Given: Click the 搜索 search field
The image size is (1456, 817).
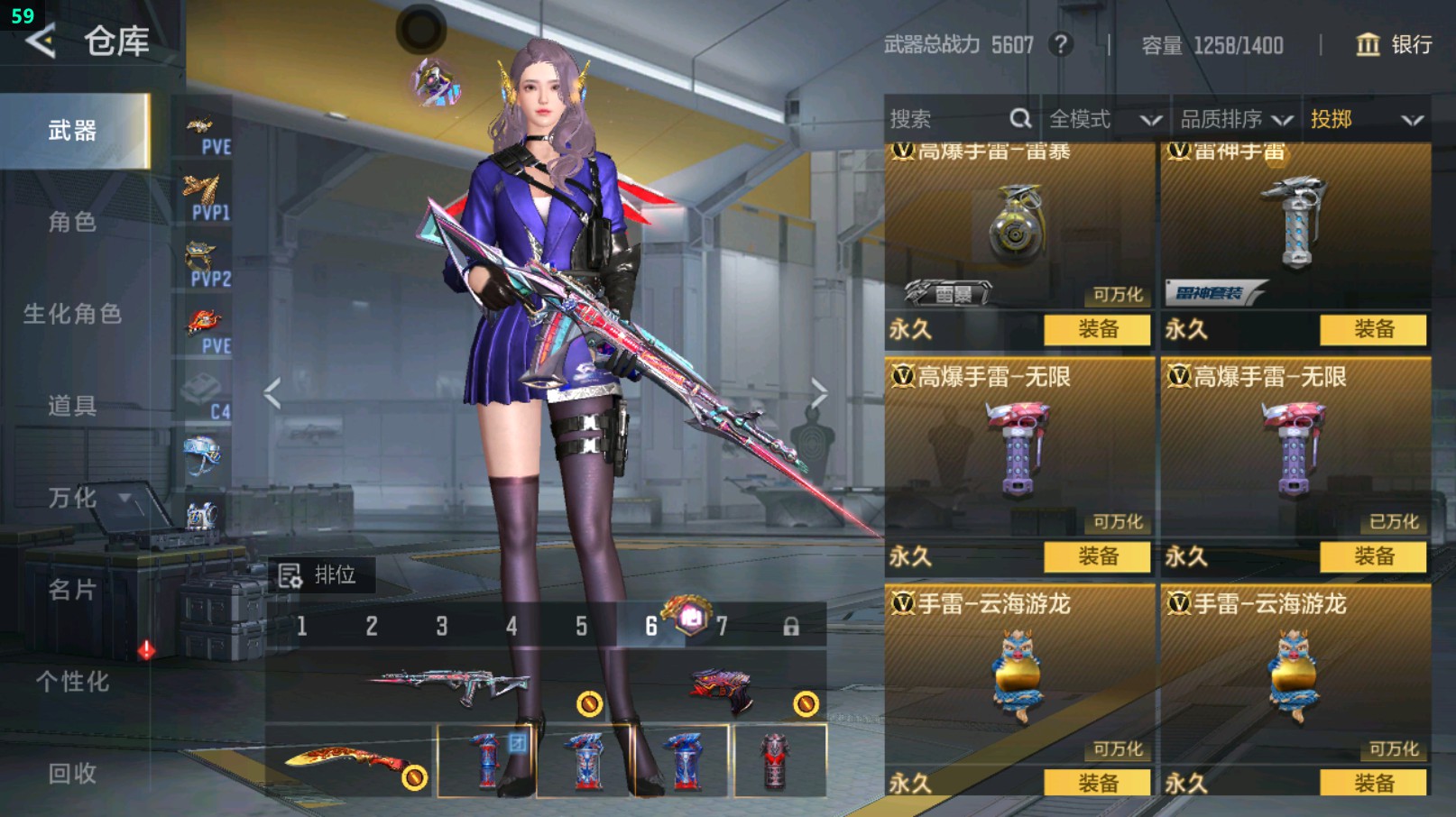Looking at the screenshot, I should tap(947, 119).
